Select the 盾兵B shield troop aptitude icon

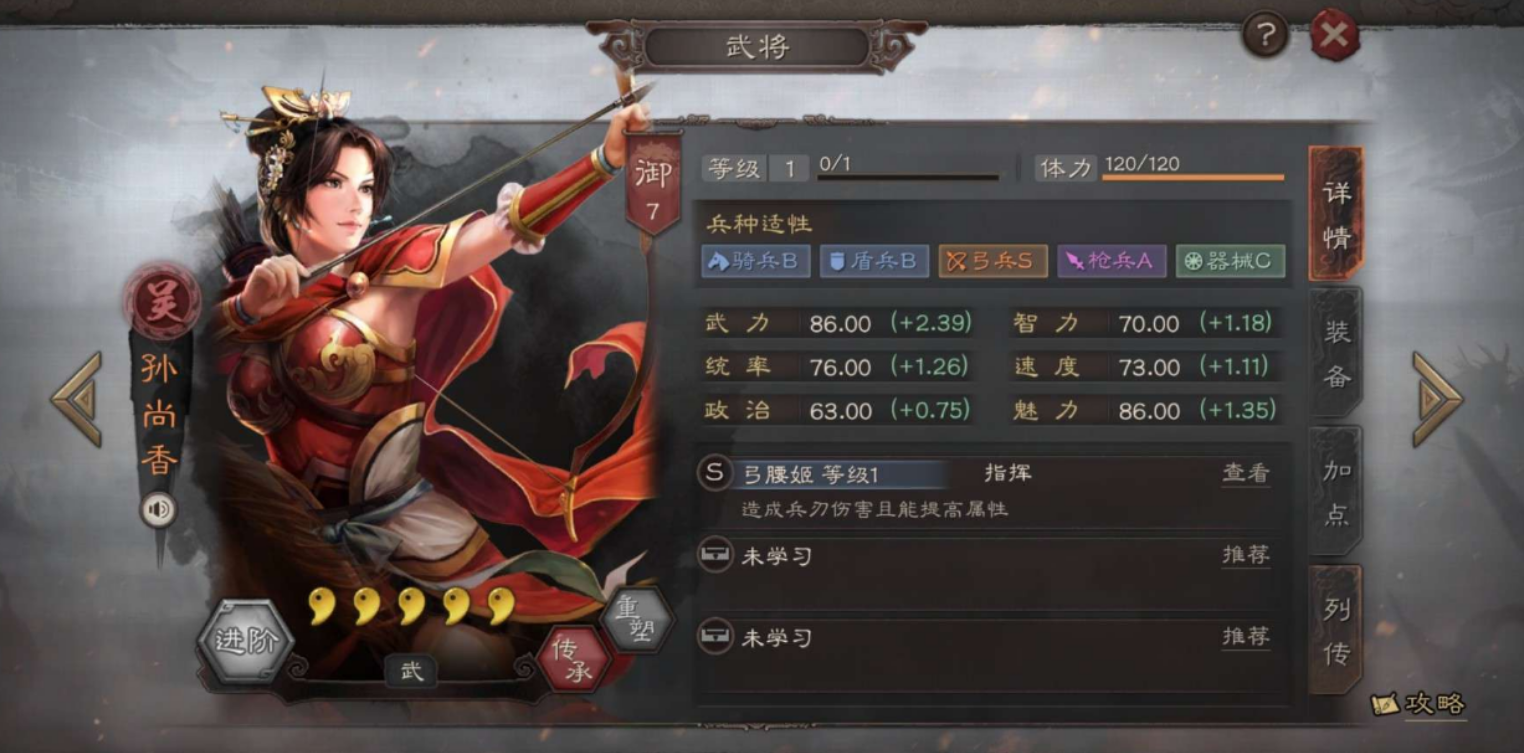(874, 261)
